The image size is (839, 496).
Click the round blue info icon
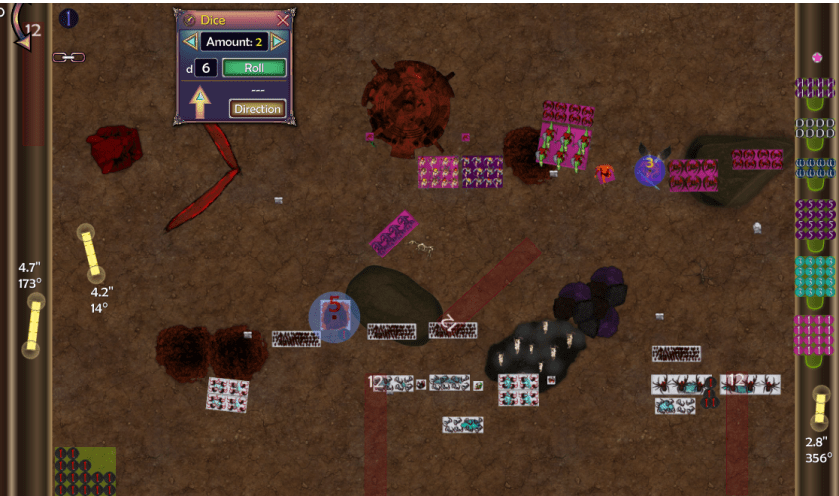69,18
